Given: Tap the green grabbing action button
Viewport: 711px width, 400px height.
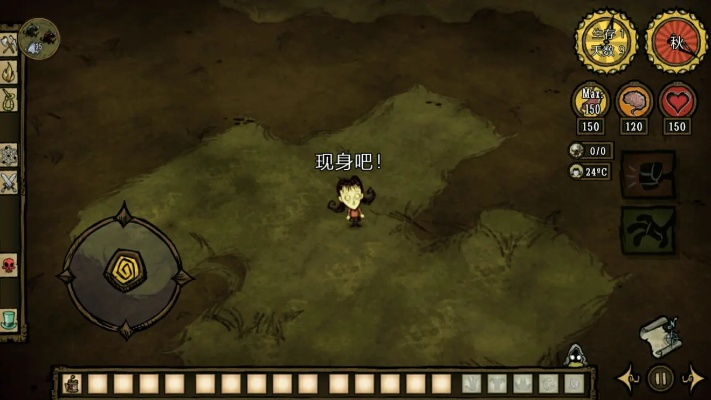Looking at the screenshot, I should click(x=648, y=229).
